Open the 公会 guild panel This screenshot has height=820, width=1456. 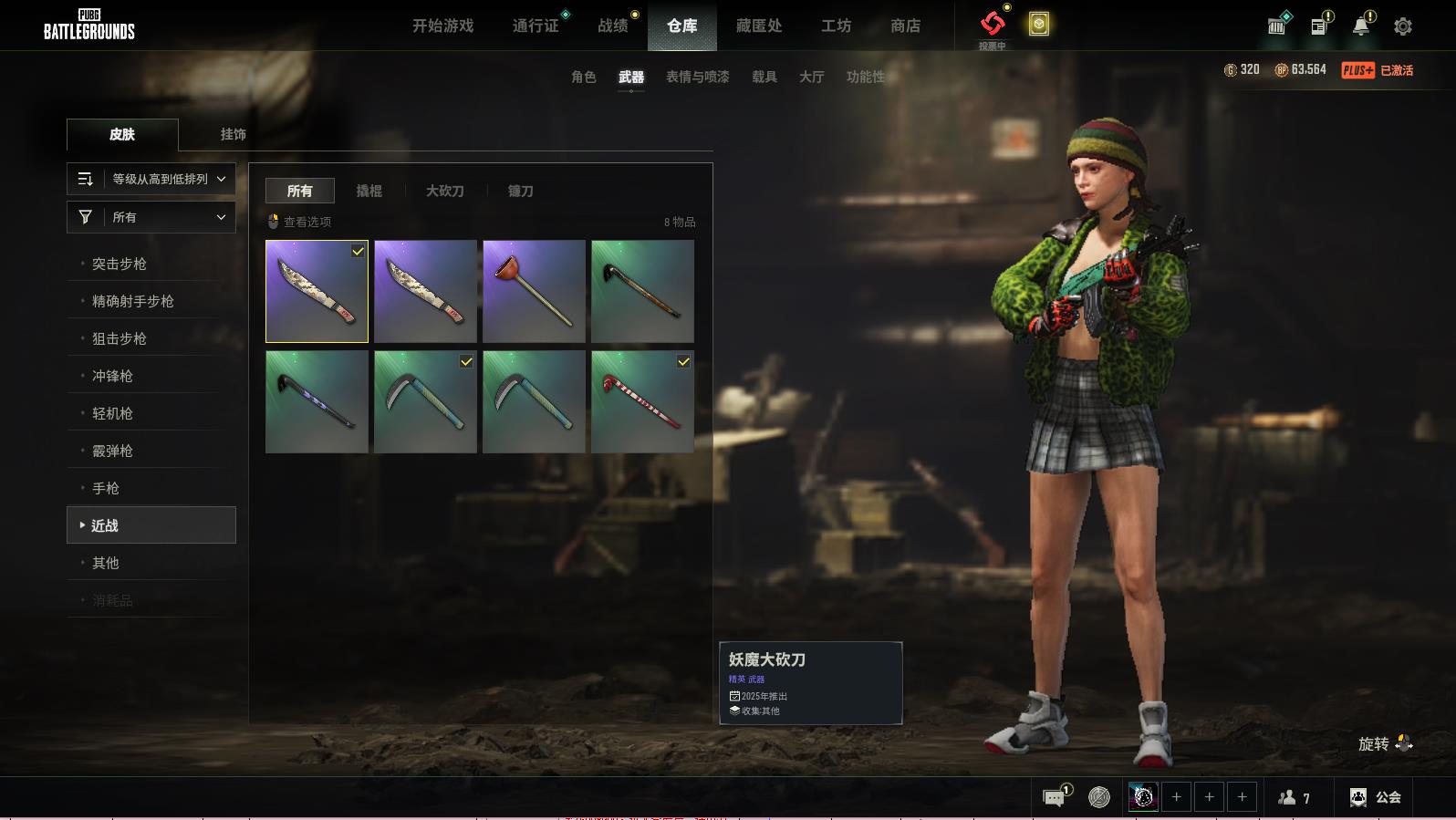tap(1376, 797)
